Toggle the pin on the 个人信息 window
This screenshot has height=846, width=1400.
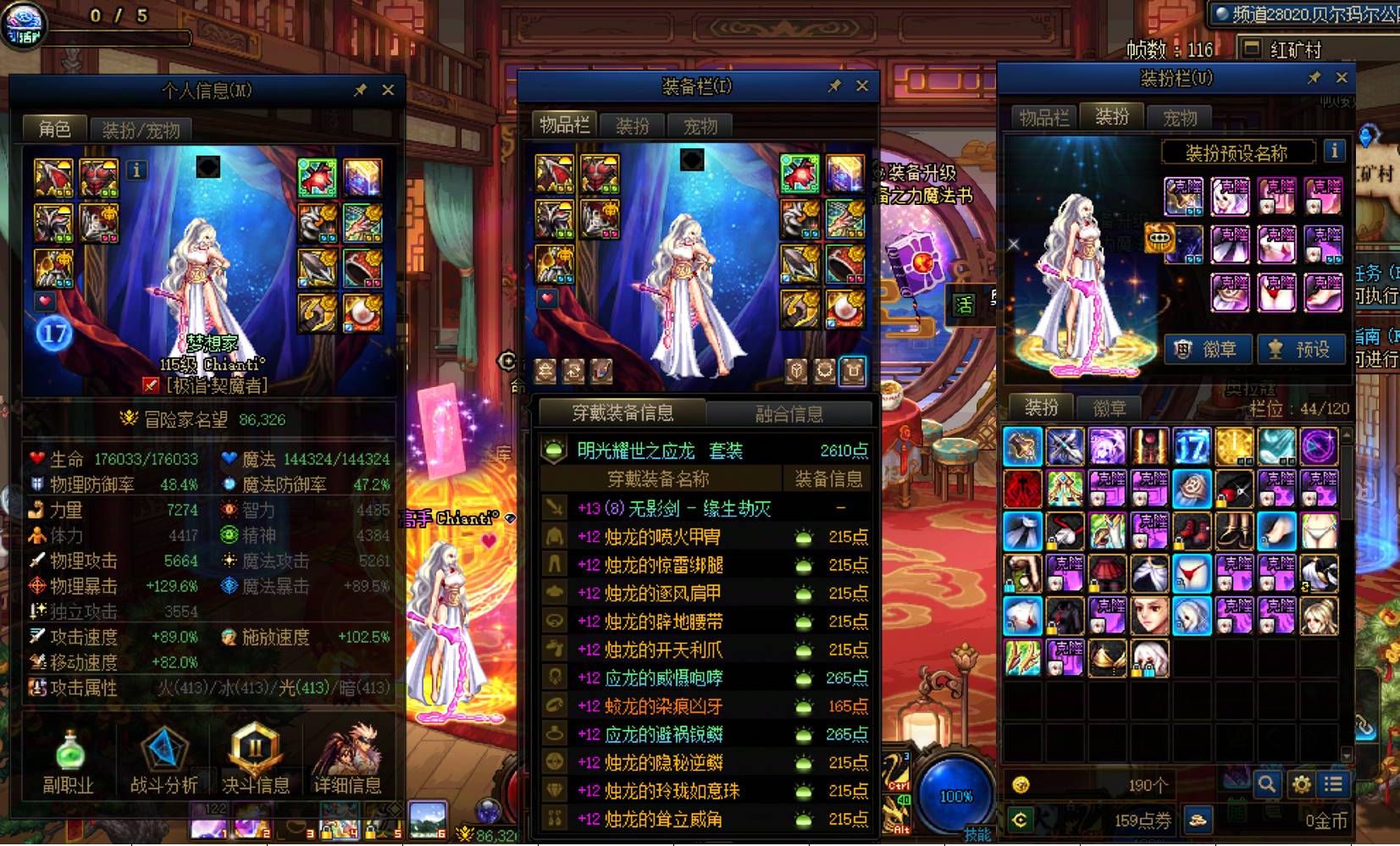tap(359, 90)
